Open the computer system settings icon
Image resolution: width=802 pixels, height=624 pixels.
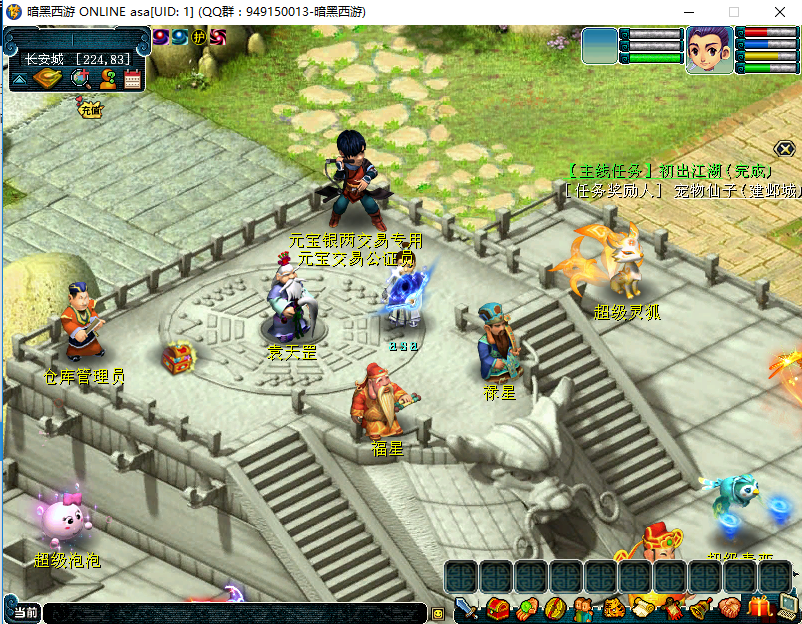[788, 606]
